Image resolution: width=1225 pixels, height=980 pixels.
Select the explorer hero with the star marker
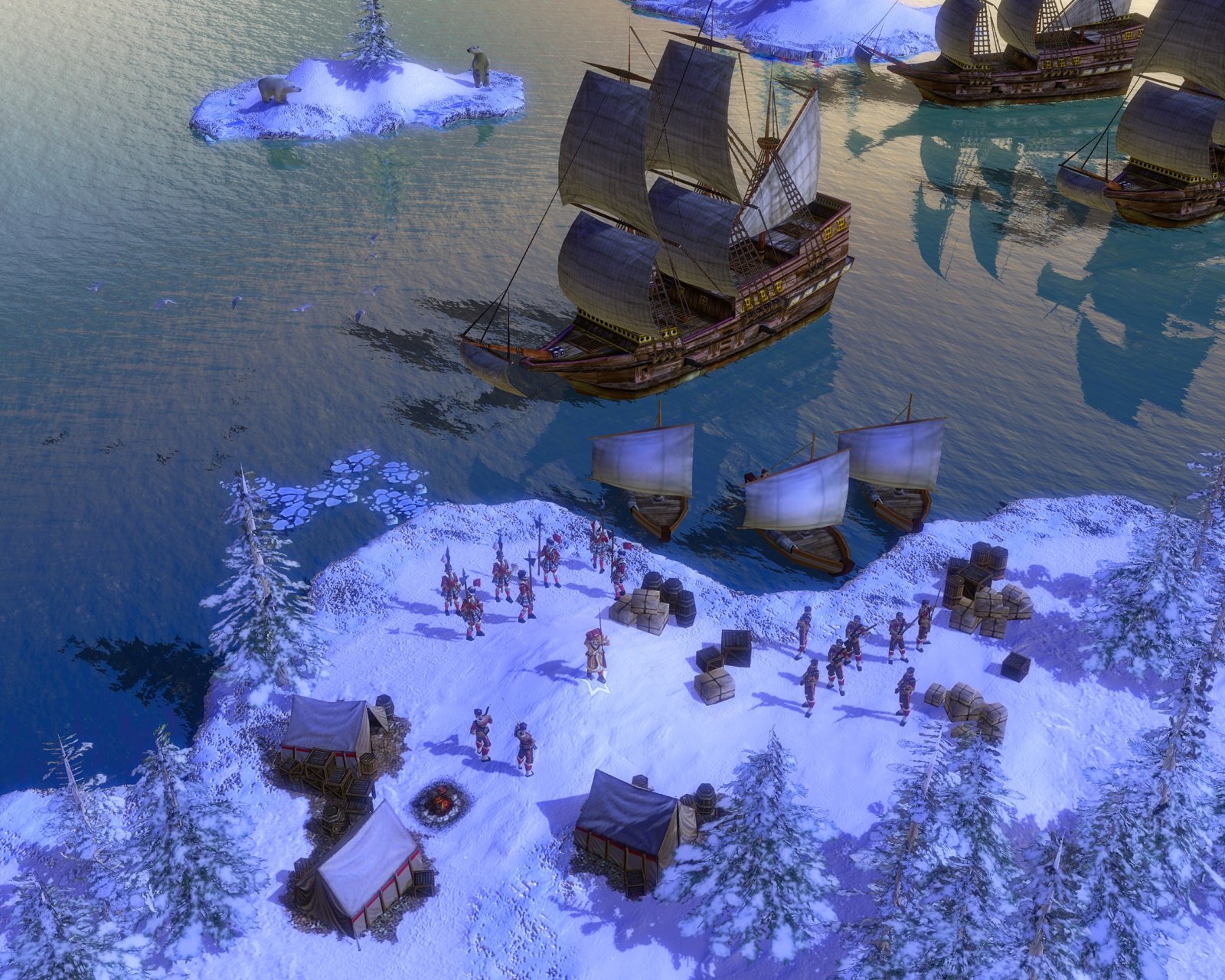596,657
